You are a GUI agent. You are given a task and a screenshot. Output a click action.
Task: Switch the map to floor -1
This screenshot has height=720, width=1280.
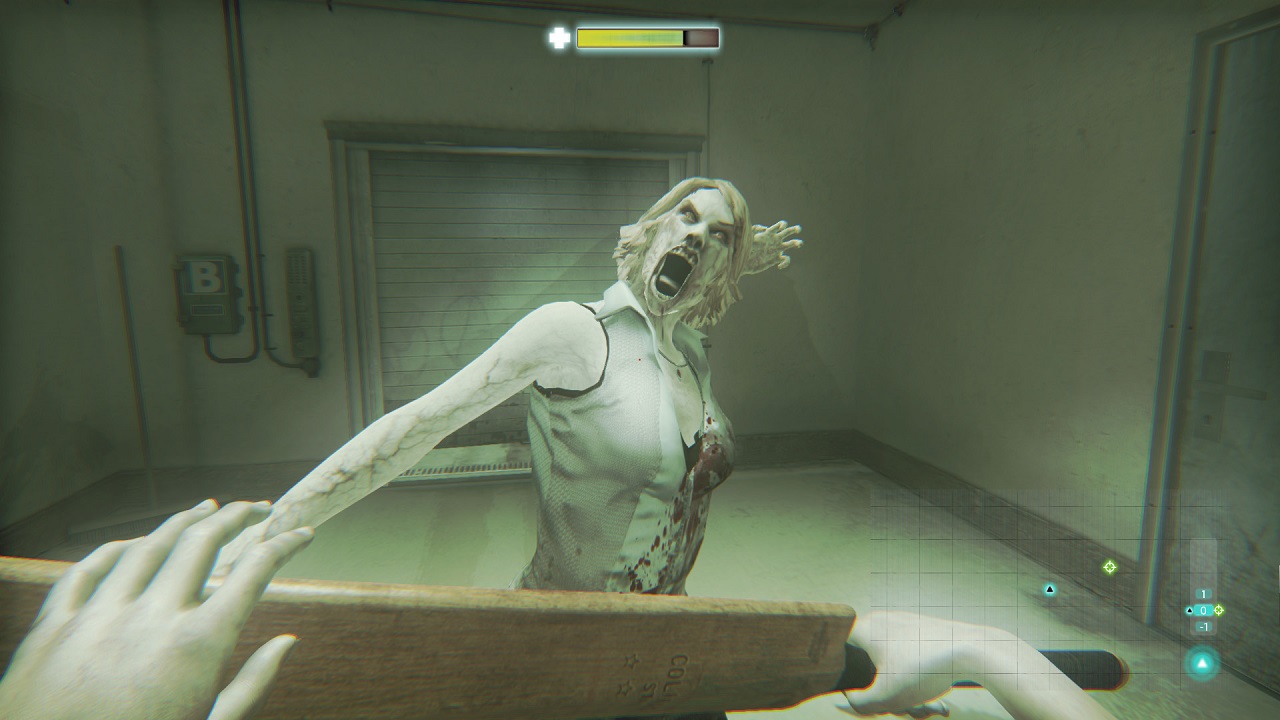click(1203, 627)
